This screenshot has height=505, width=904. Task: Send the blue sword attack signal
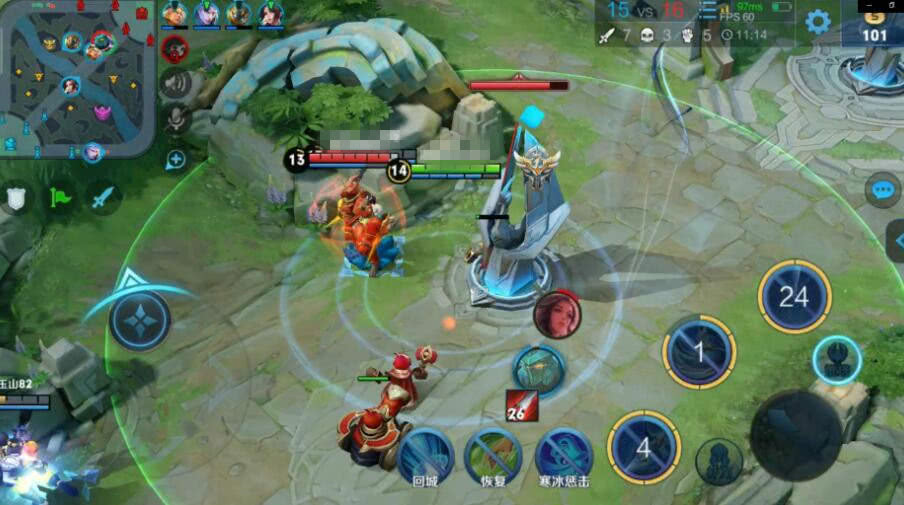pyautogui.click(x=103, y=198)
